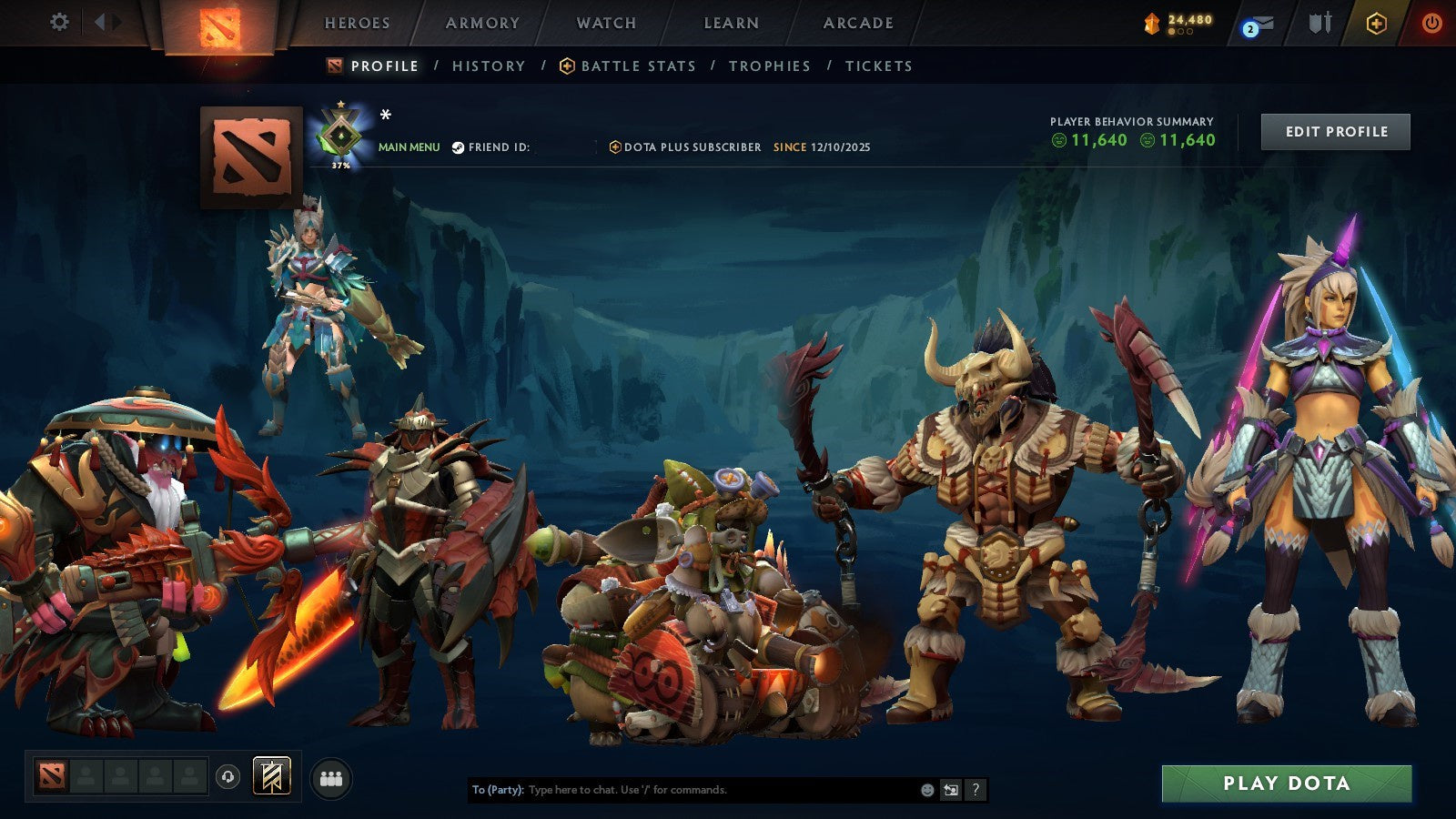Open the Dota 2 logo menu icon

pos(218,23)
